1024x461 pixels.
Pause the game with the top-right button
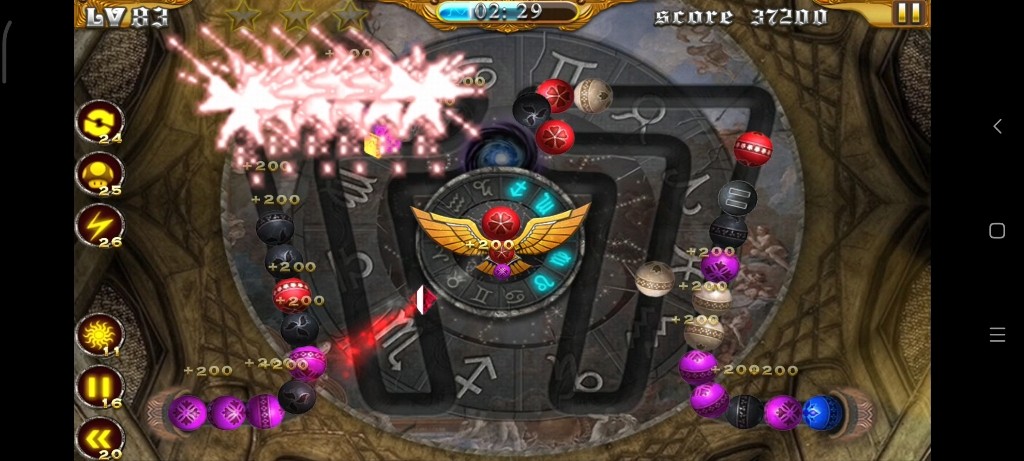point(908,13)
